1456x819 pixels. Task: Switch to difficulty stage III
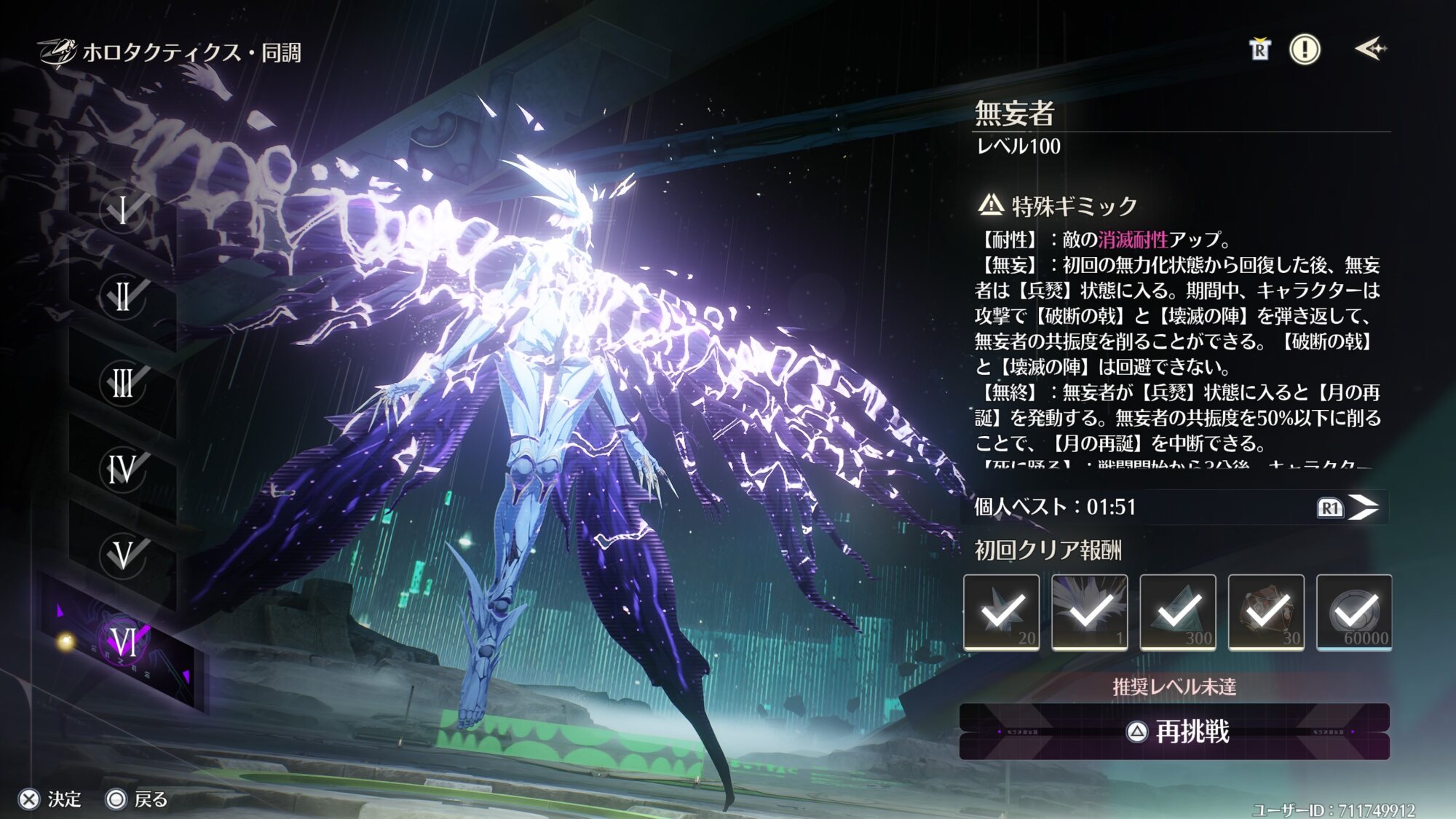pyautogui.click(x=123, y=383)
